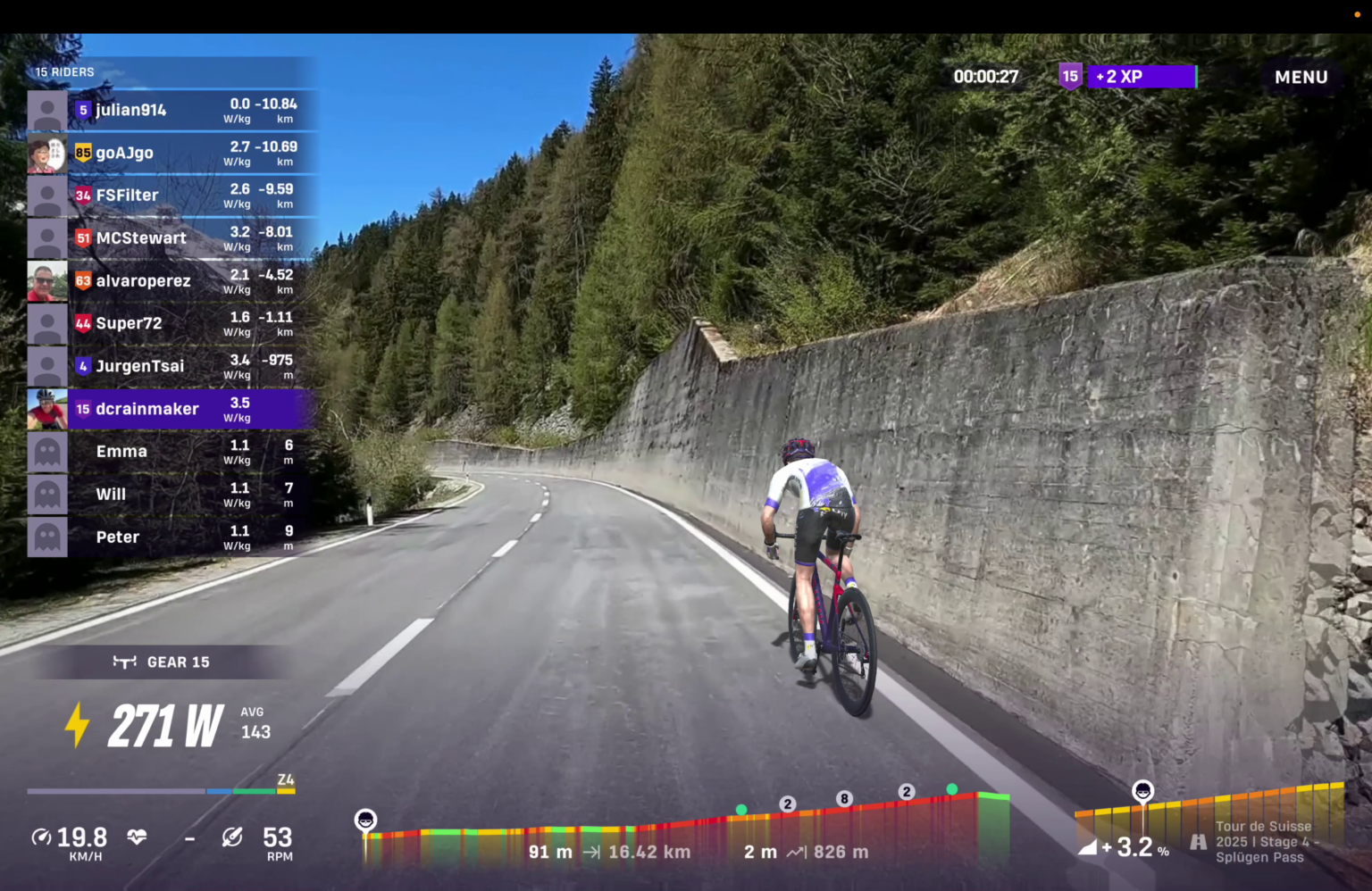Toggle Peter's ghost rider visibility
This screenshot has width=1372, height=891.
click(x=47, y=537)
